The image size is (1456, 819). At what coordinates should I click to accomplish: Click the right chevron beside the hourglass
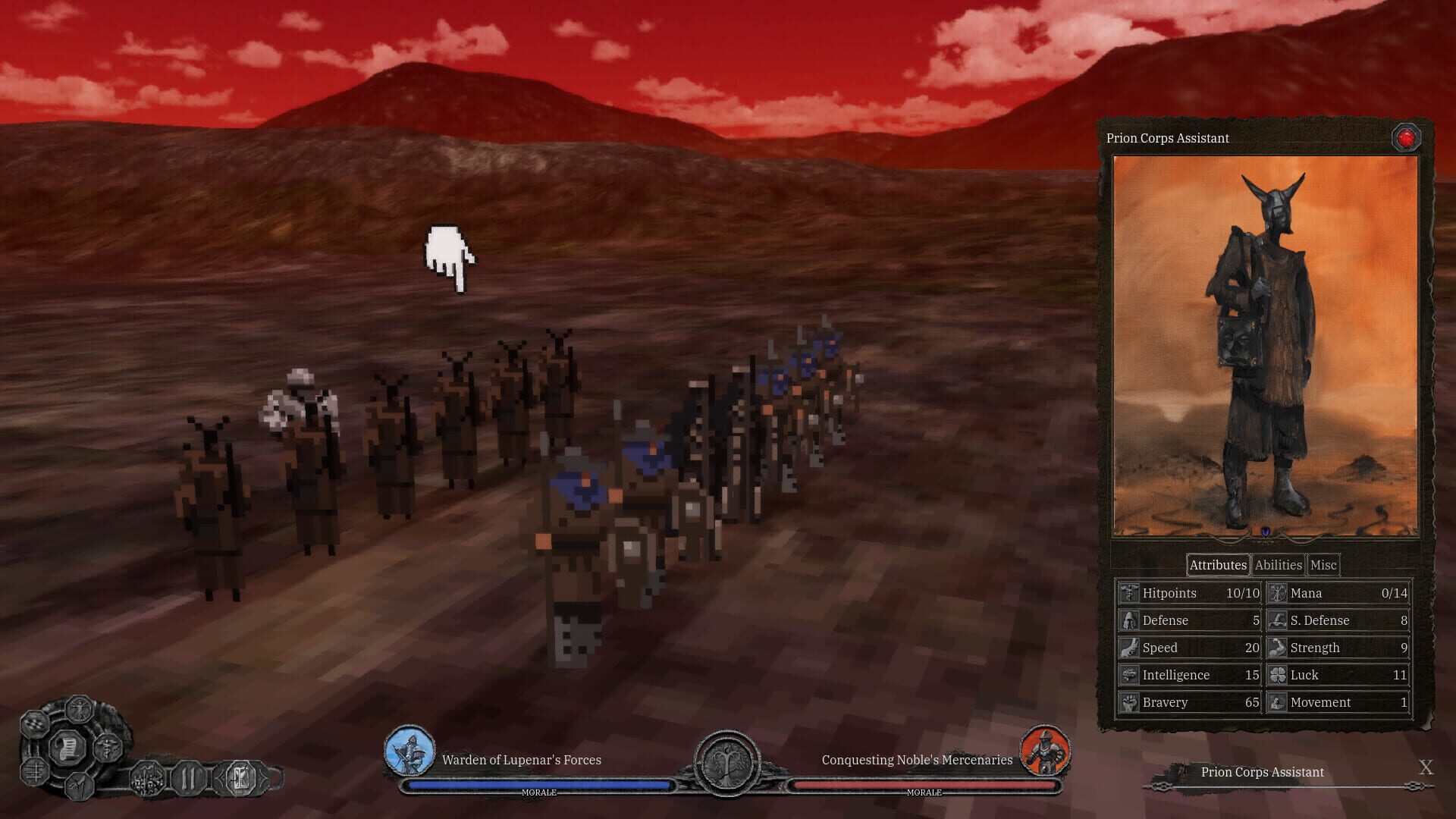point(262,778)
